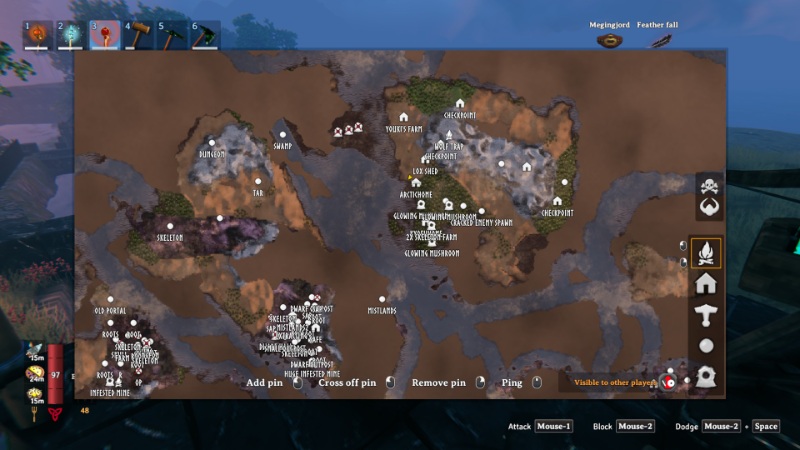Equip the red staff in hotbar slot 3

[x=105, y=35]
